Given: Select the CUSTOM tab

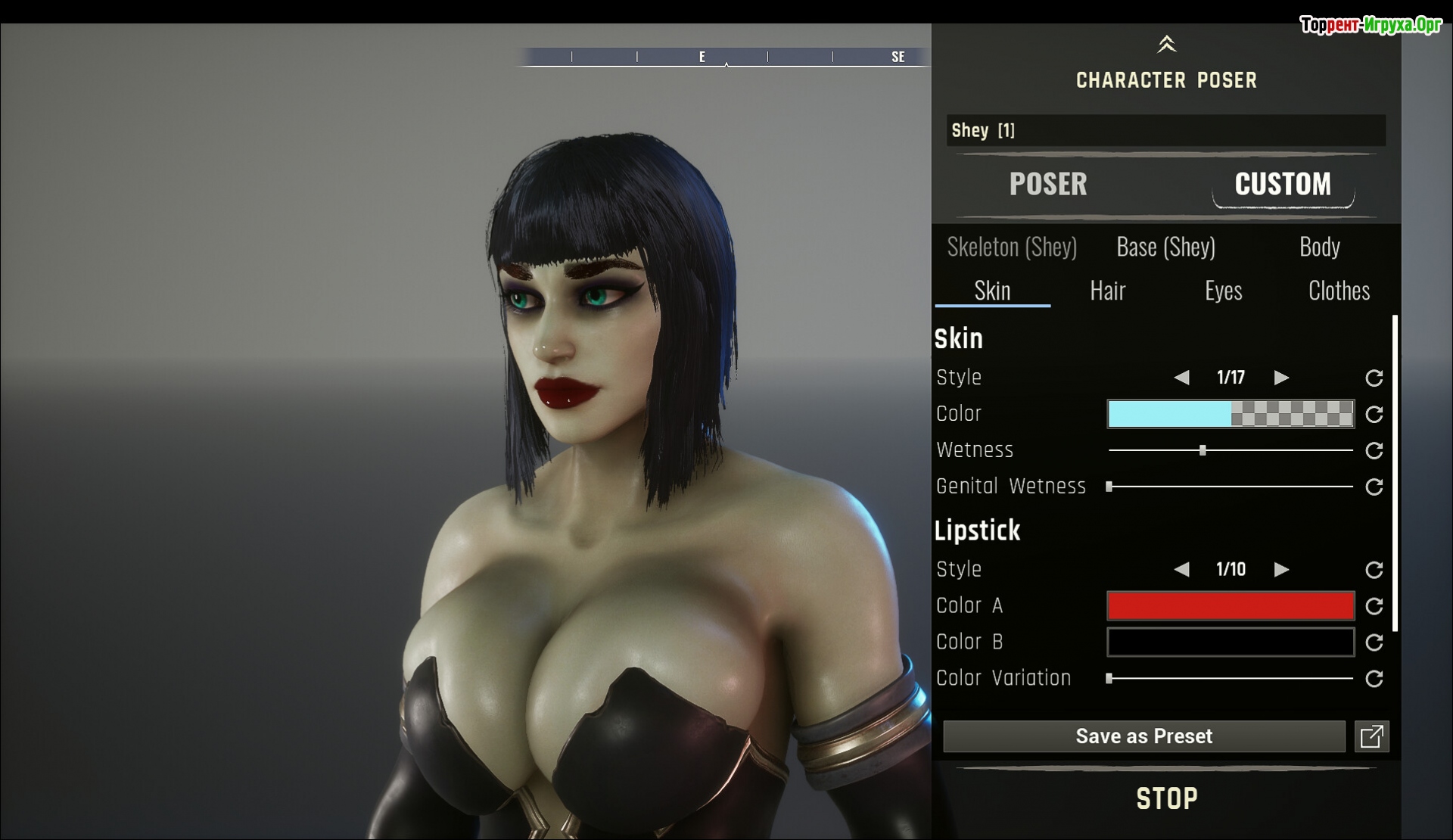Looking at the screenshot, I should [1282, 184].
